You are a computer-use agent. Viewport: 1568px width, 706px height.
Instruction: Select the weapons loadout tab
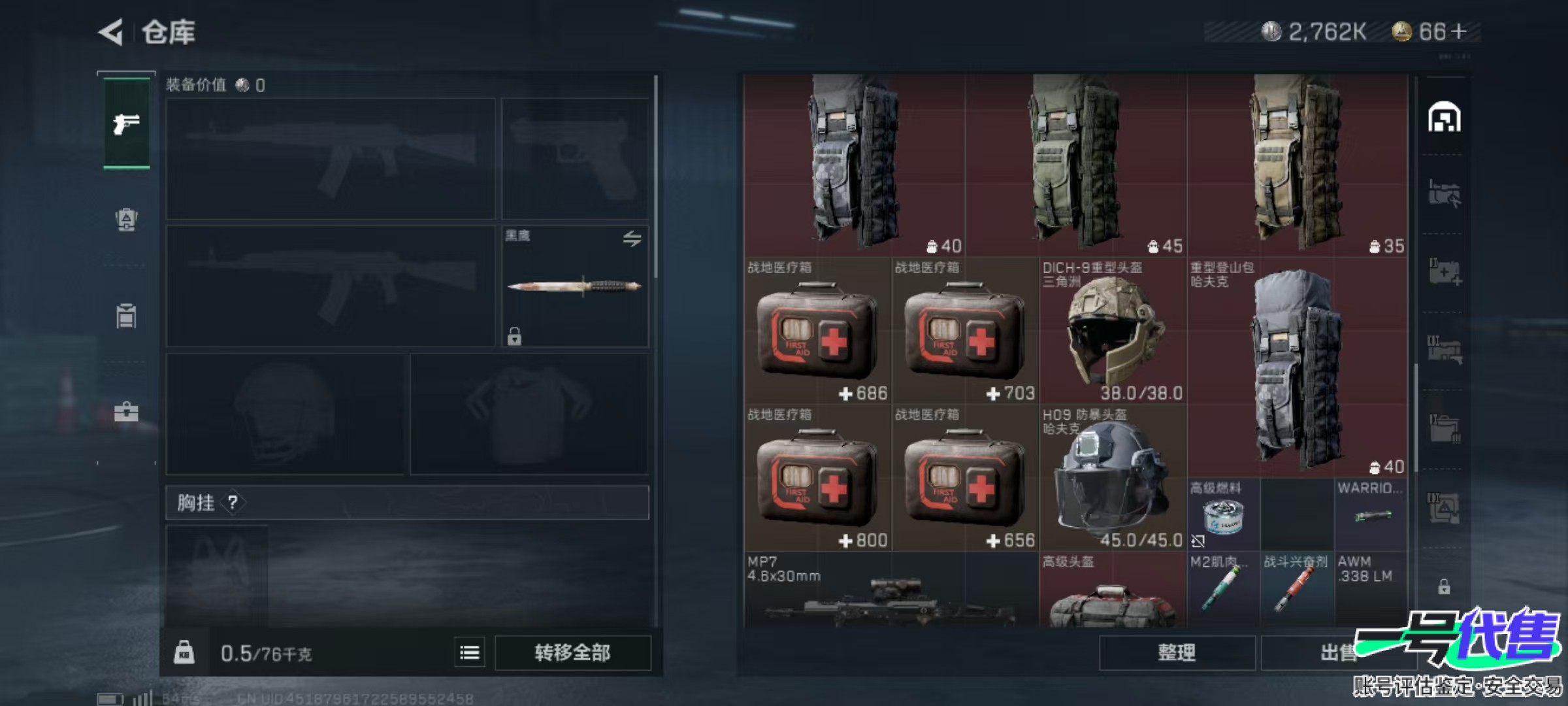coord(126,124)
